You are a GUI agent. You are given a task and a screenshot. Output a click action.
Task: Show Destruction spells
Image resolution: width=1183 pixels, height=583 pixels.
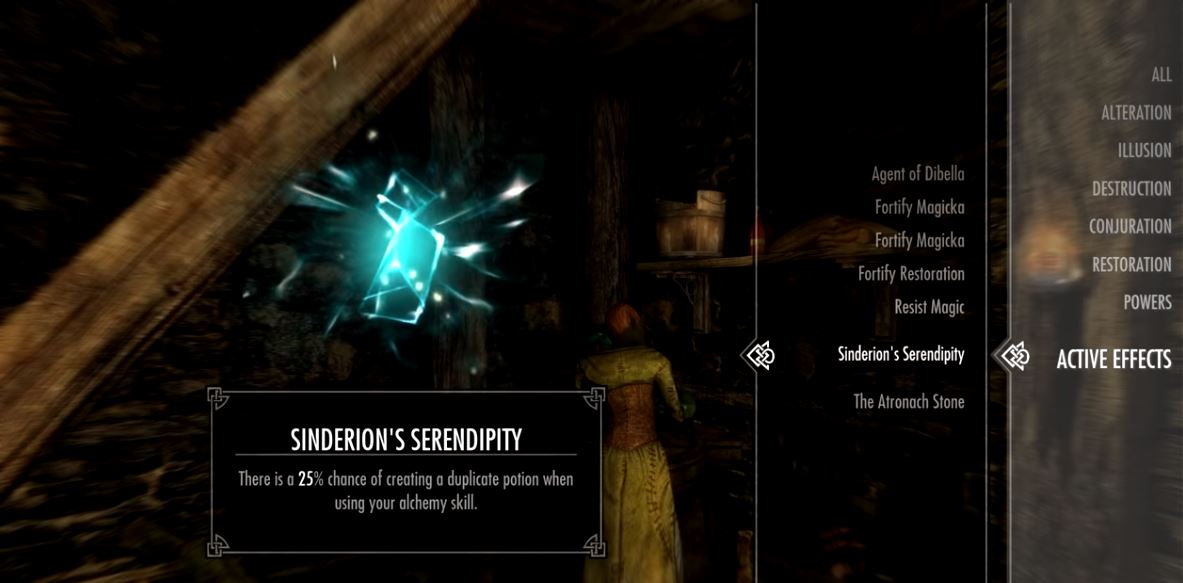click(x=1131, y=189)
